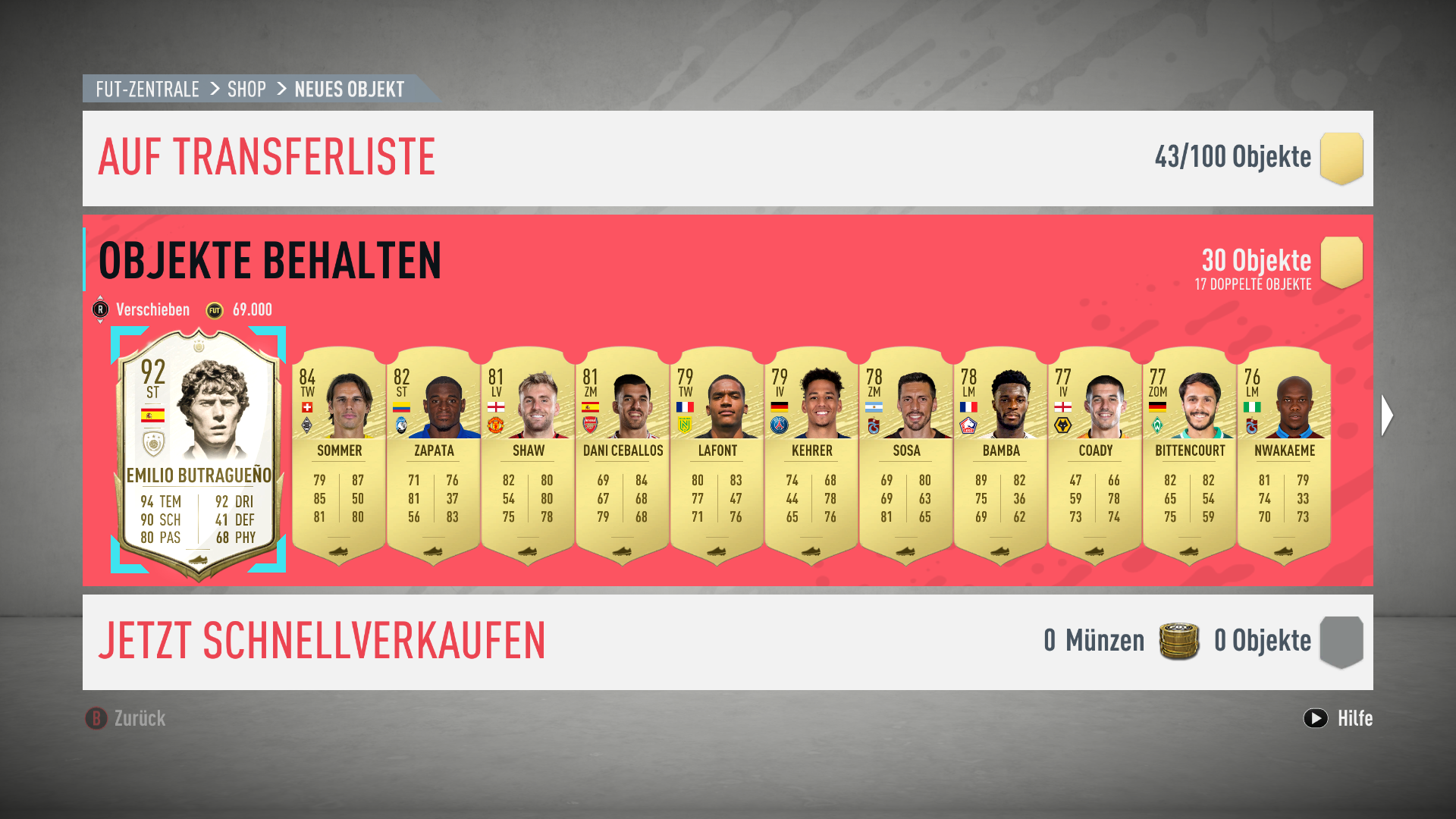Go back with the Zurück option
Image resolution: width=1456 pixels, height=819 pixels.
pos(126,718)
